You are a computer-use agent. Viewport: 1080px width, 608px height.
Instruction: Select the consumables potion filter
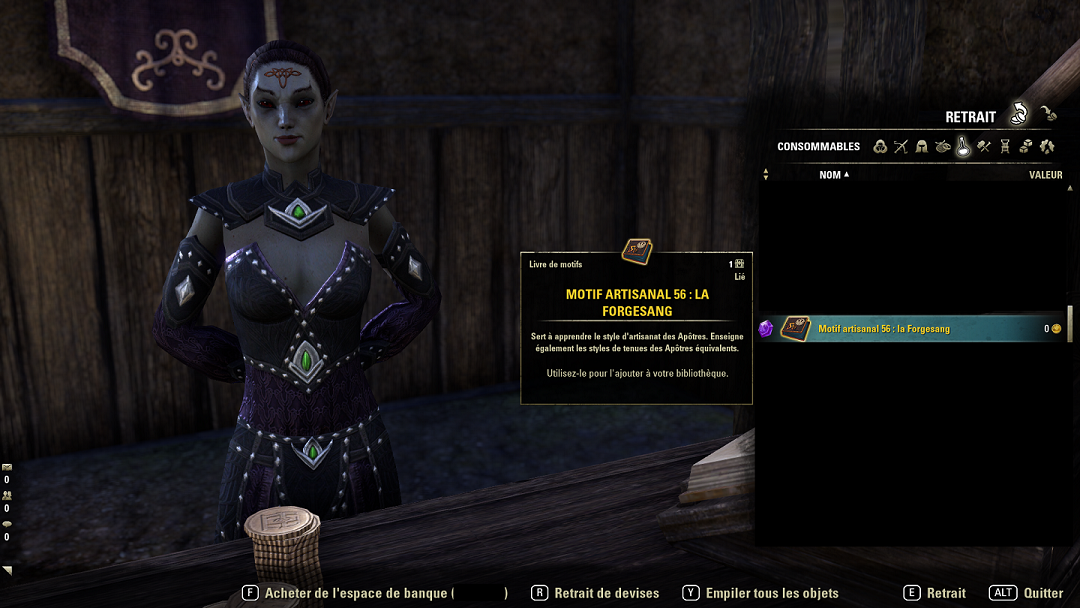963,146
